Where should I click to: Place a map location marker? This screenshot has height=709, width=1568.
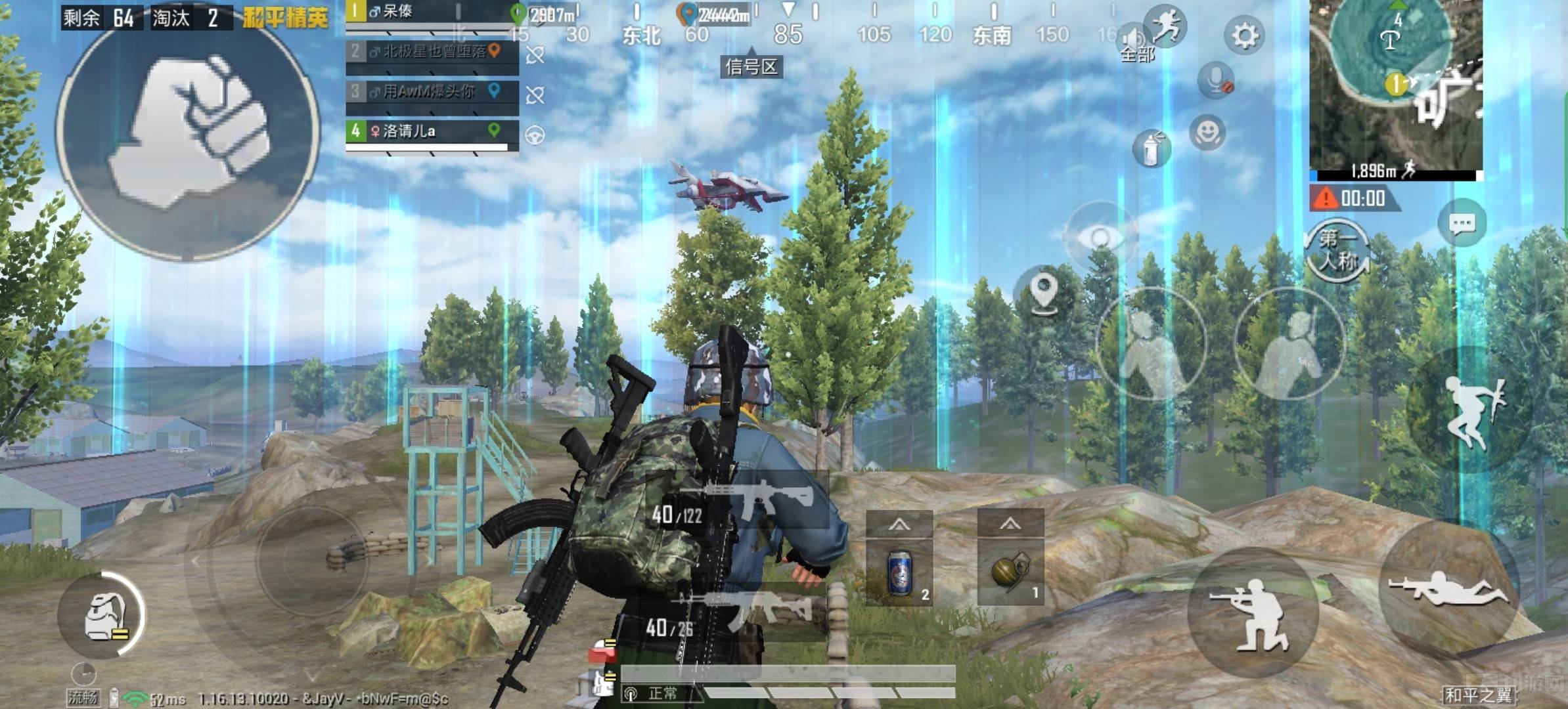coord(1043,291)
